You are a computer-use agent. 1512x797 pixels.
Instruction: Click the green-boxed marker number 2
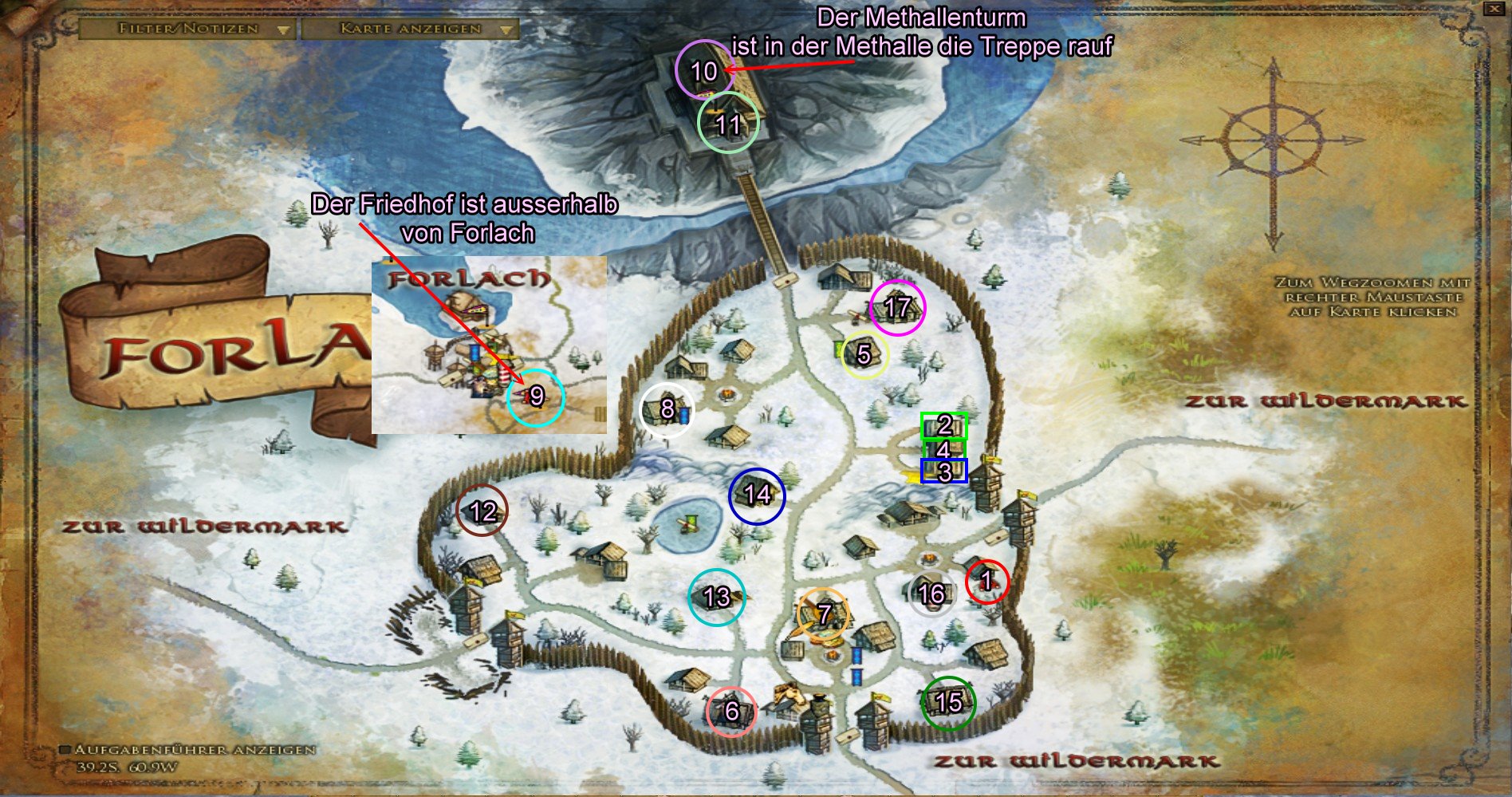944,426
